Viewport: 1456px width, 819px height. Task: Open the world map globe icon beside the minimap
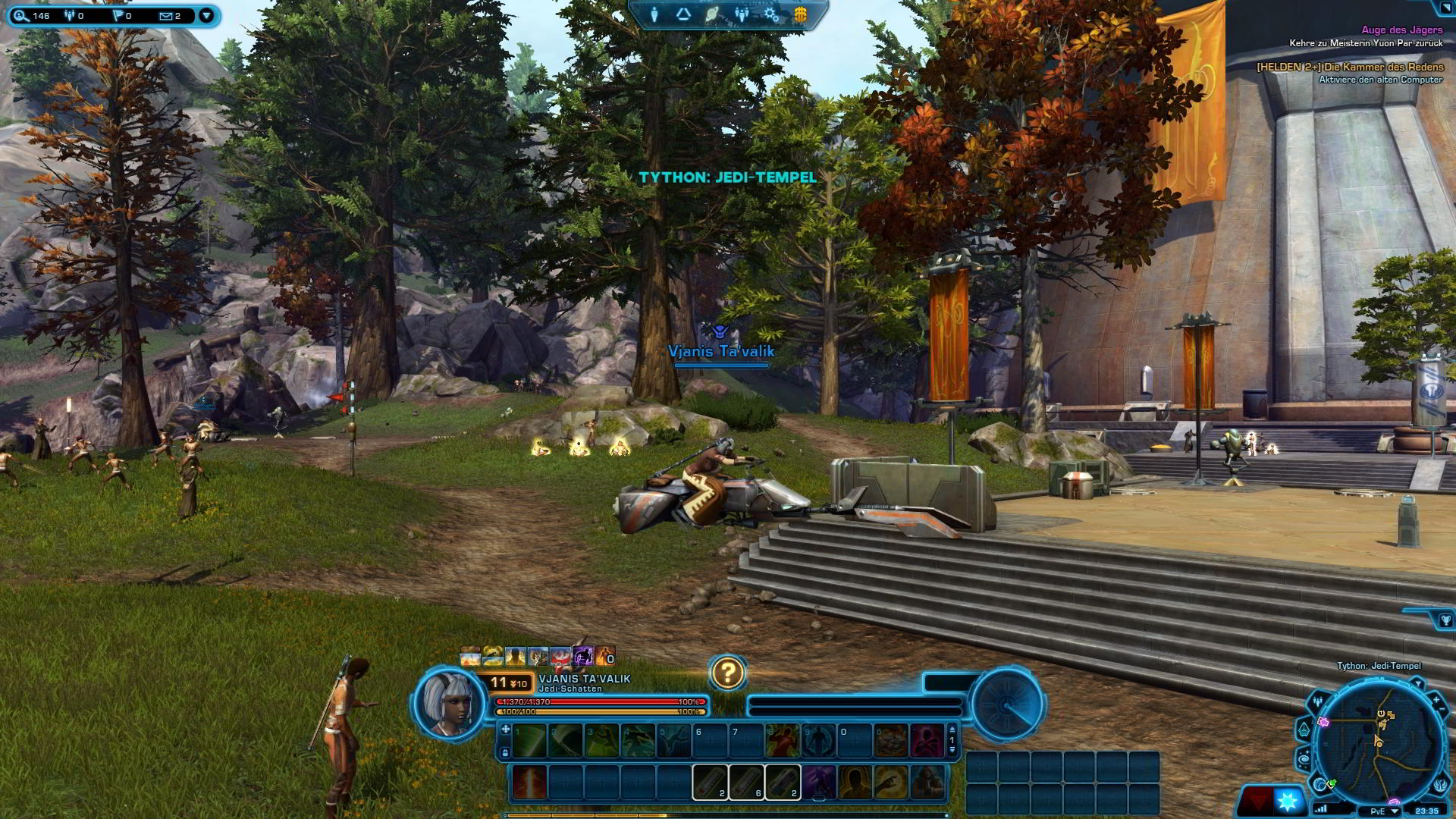(1319, 783)
